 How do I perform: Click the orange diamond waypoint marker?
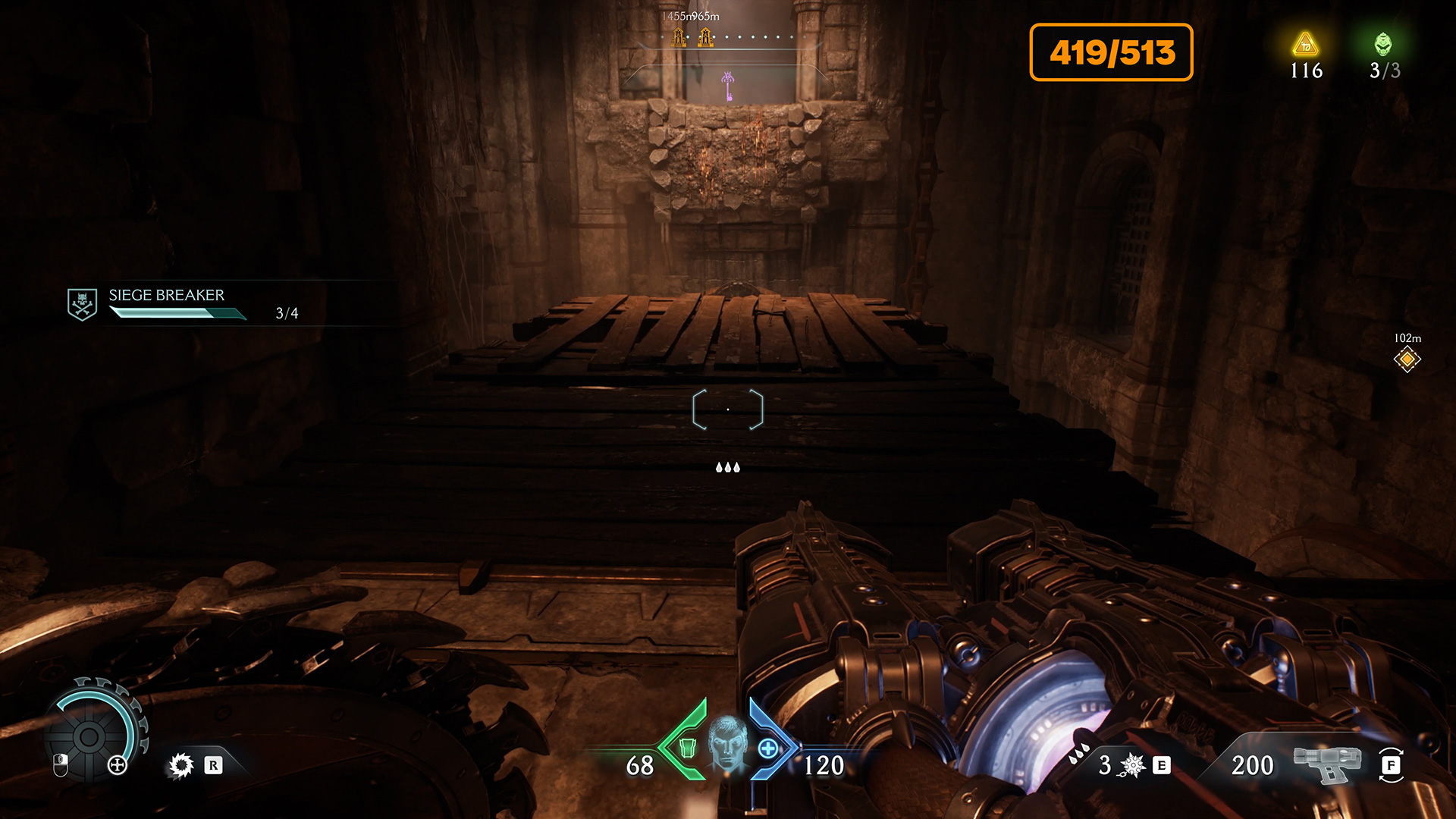[x=1407, y=359]
